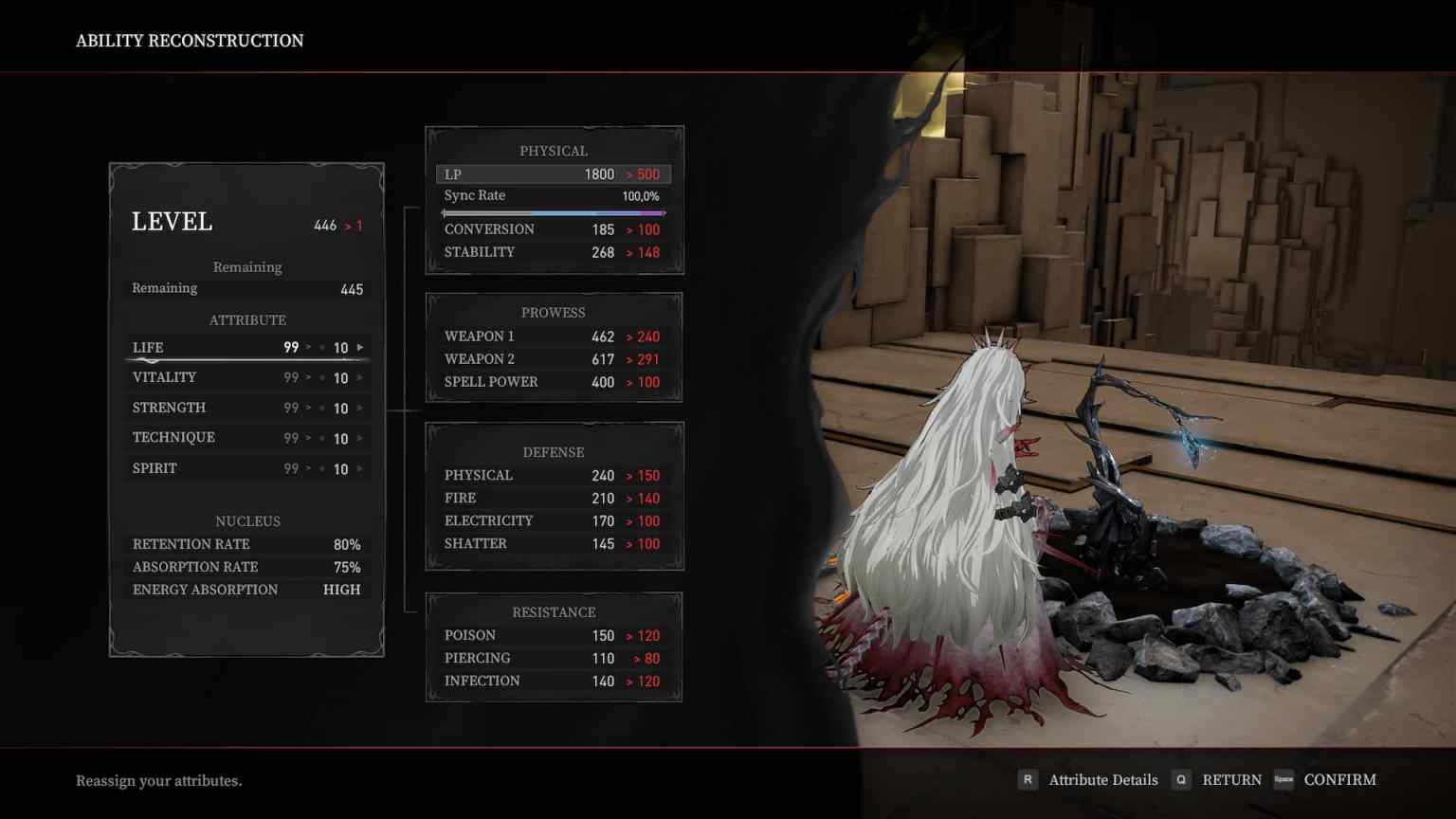
Task: Click the R key icon near Attribute Details
Action: [x=1028, y=779]
